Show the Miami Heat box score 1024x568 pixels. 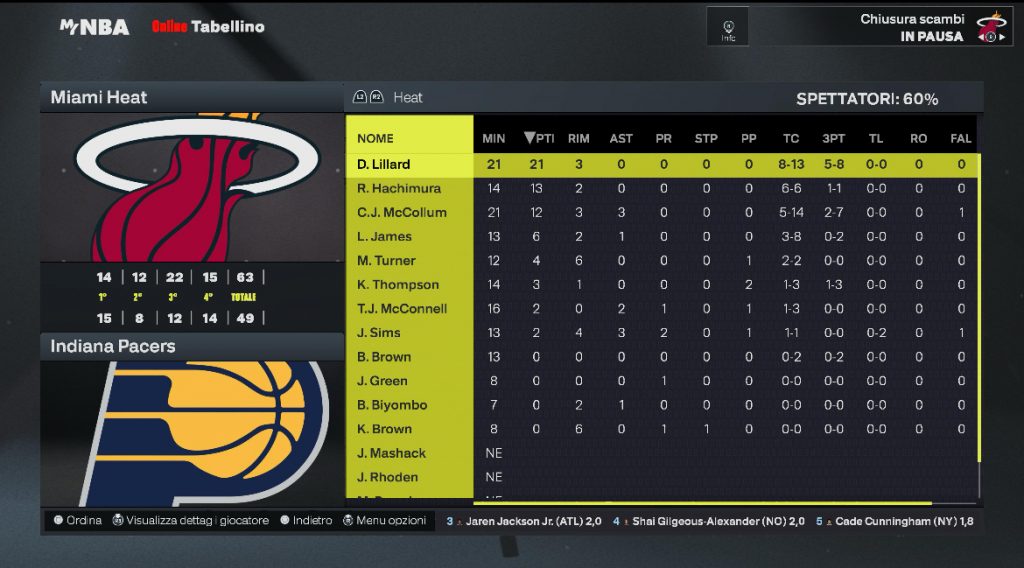click(99, 97)
